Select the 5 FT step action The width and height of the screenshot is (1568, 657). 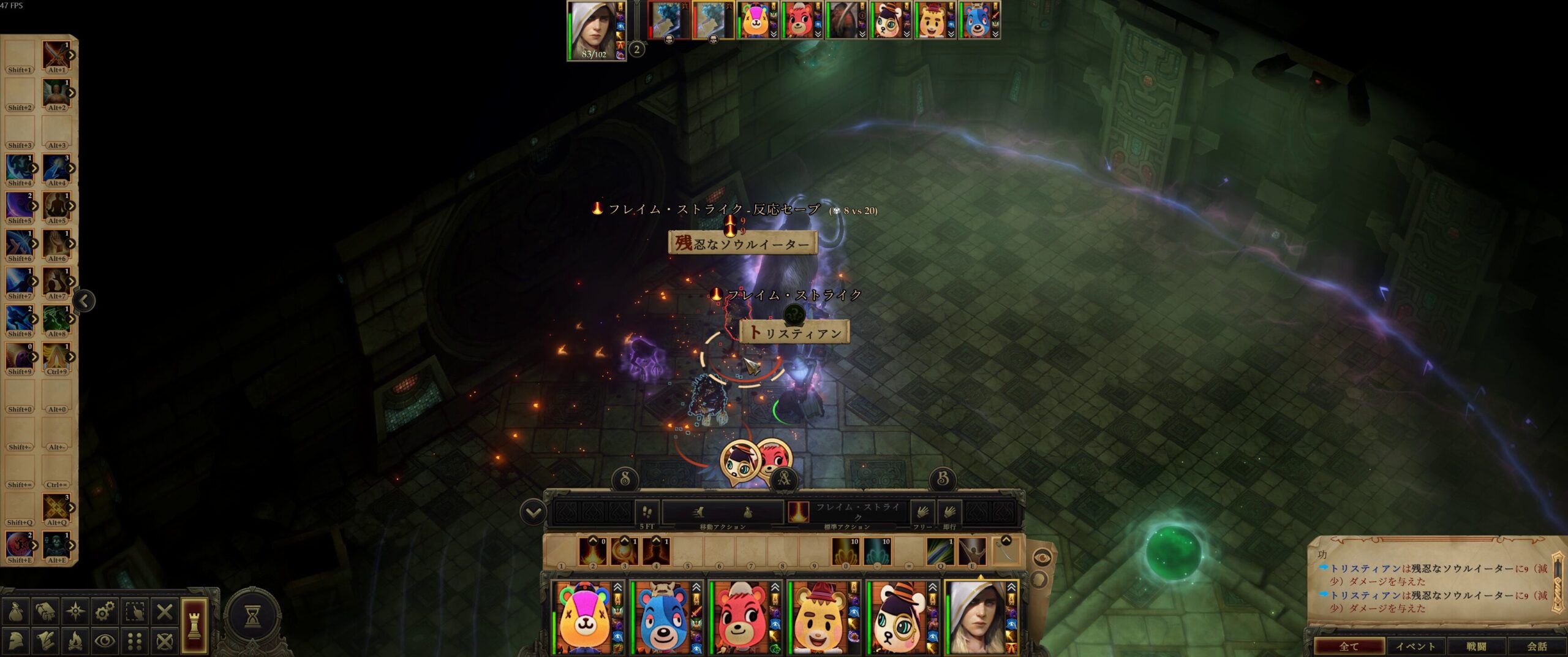tap(647, 512)
